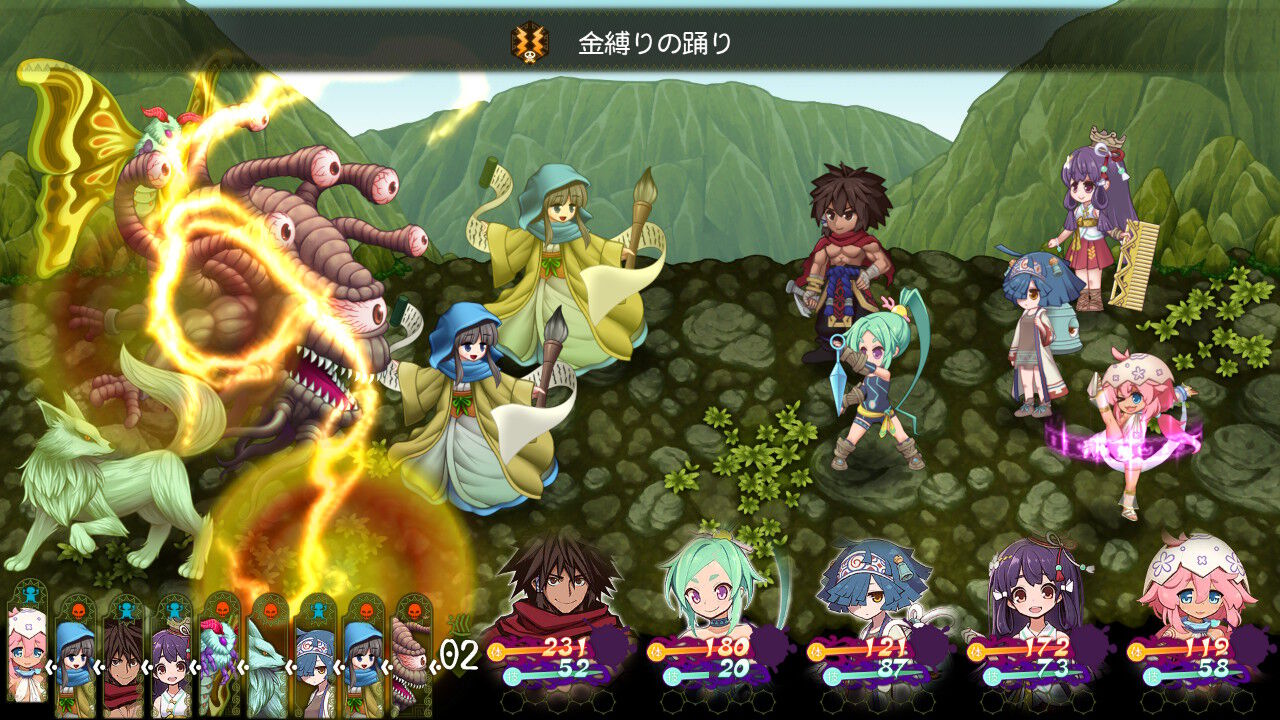
Task: Click the blue ally figure icon on the first turn card
Action: coord(28,597)
